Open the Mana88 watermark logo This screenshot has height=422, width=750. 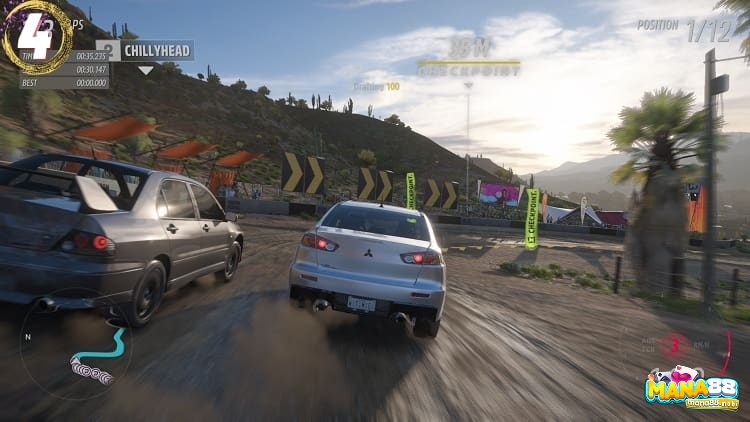693,388
